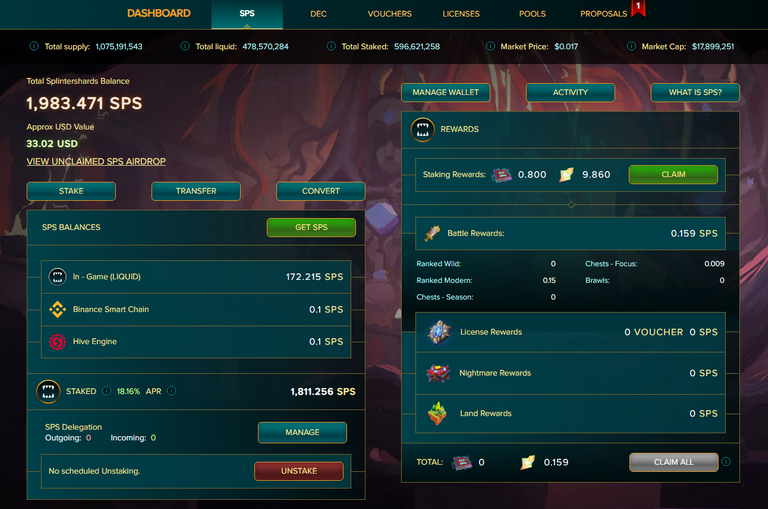The image size is (768, 509).
Task: Open the Dashboard tab
Action: 158,14
